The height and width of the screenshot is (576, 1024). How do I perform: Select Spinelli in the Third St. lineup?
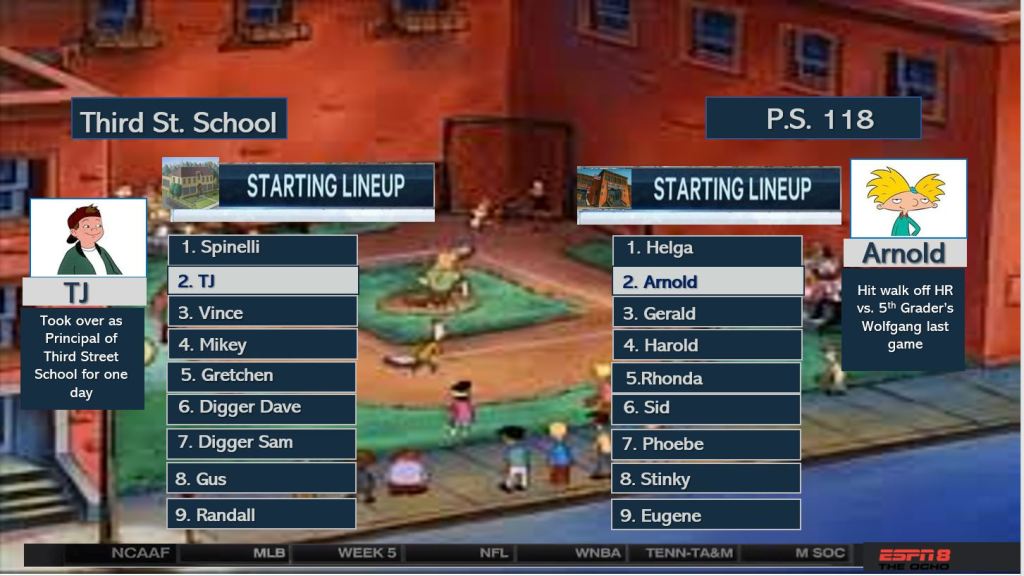(x=262, y=248)
